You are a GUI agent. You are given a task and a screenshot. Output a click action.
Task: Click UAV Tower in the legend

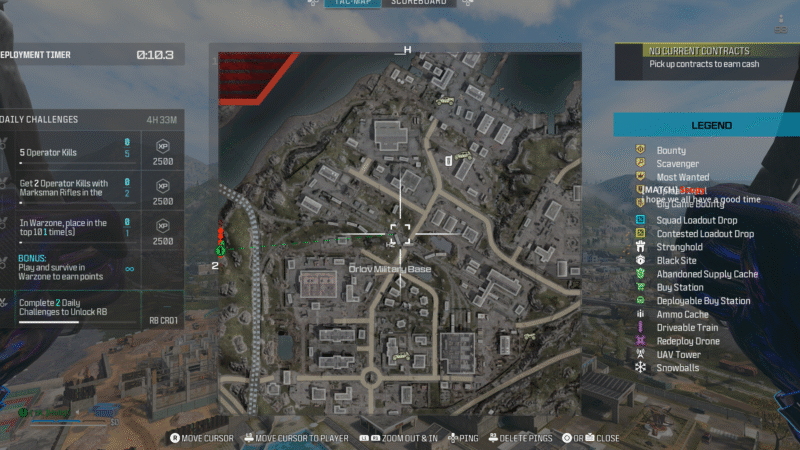(678, 354)
